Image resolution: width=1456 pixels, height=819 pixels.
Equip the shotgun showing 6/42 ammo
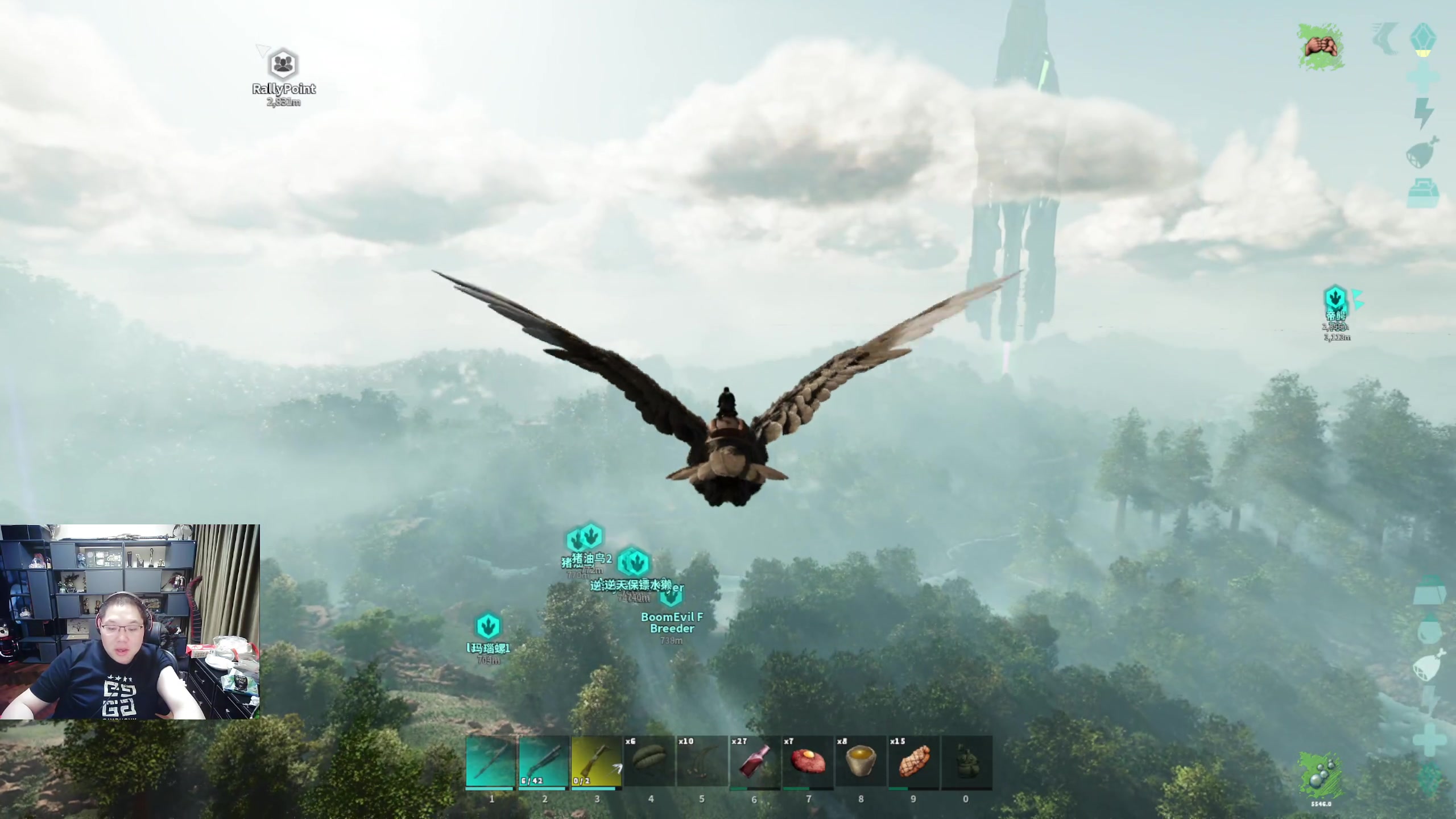(544, 762)
